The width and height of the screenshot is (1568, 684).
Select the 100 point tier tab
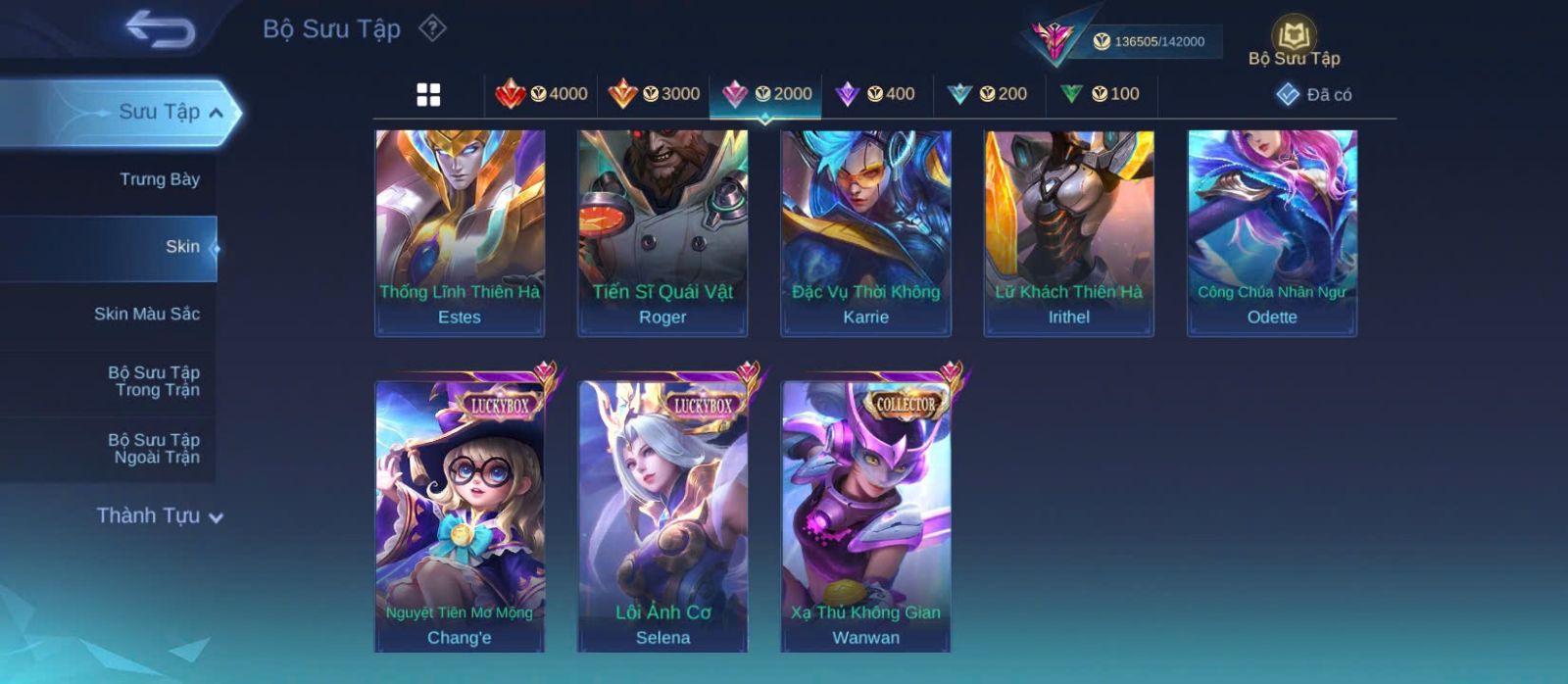(x=1100, y=94)
